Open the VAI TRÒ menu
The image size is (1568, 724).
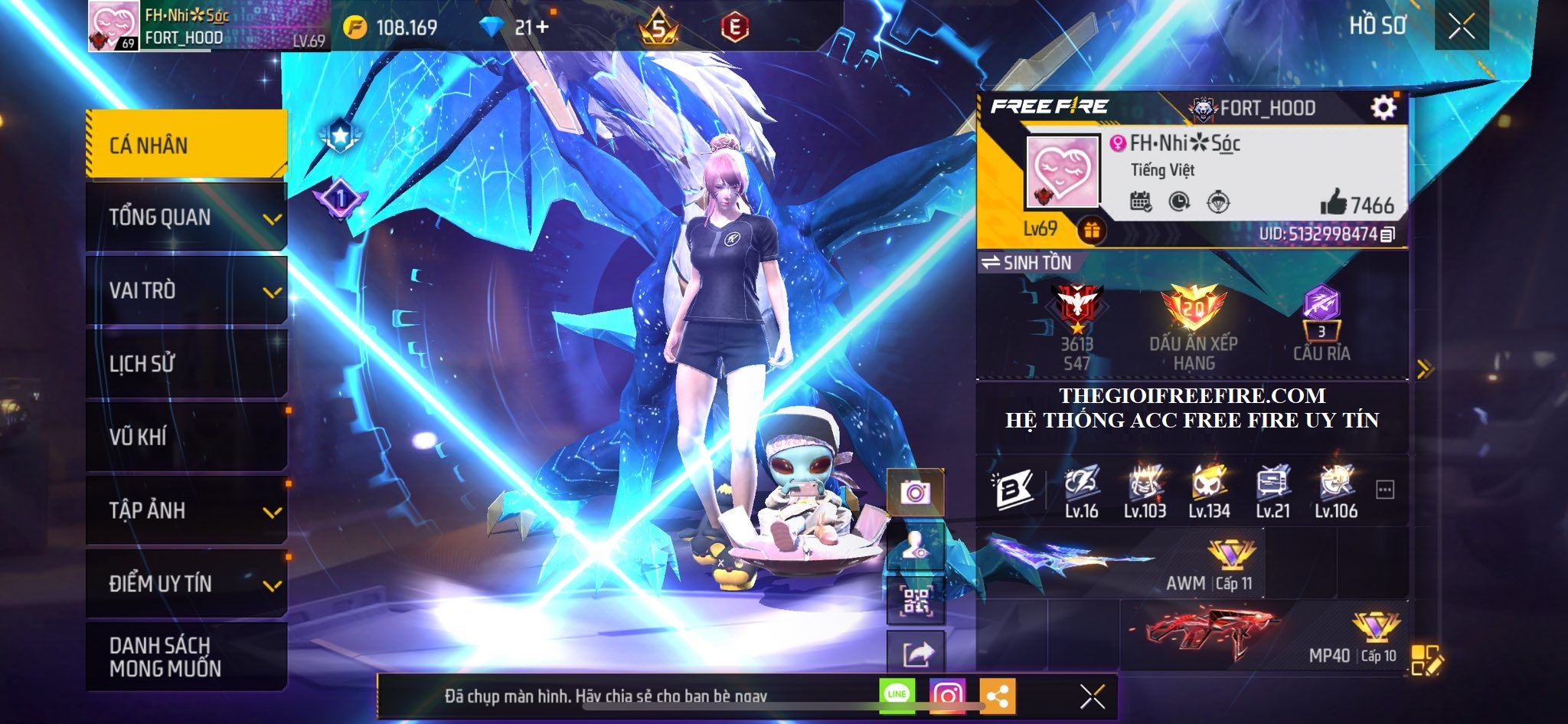(186, 290)
